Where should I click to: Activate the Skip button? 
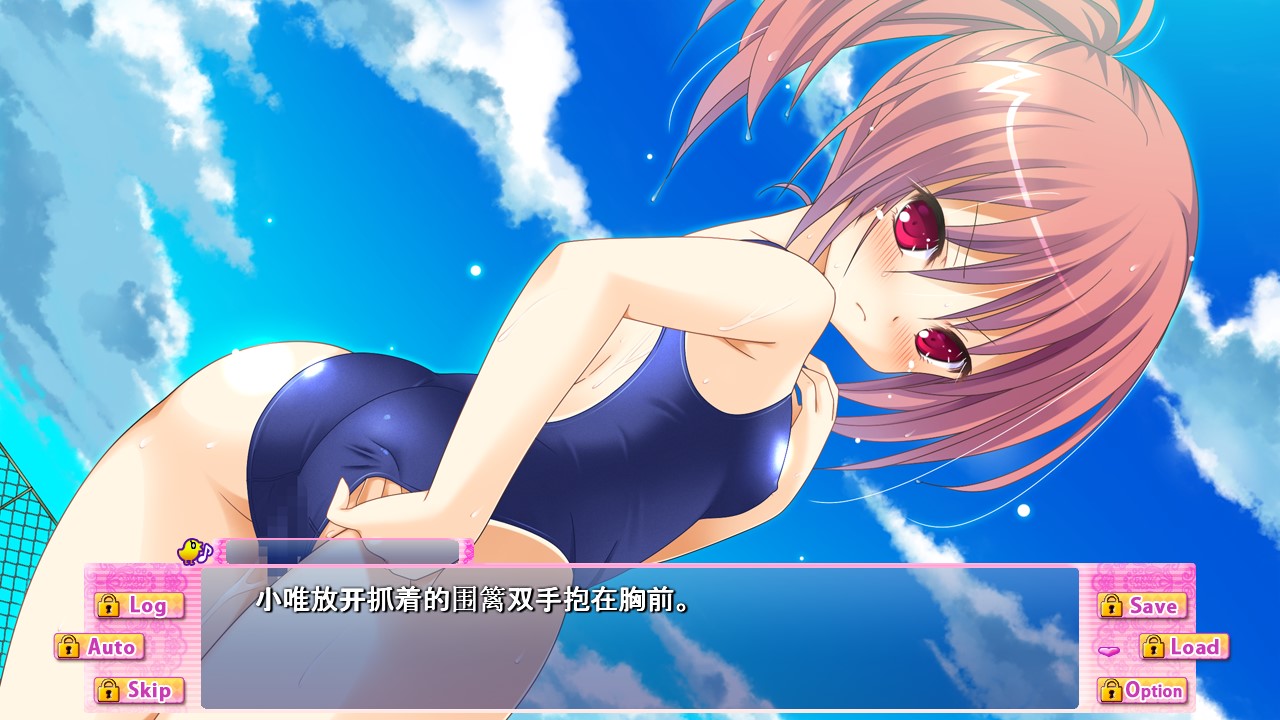coord(139,690)
